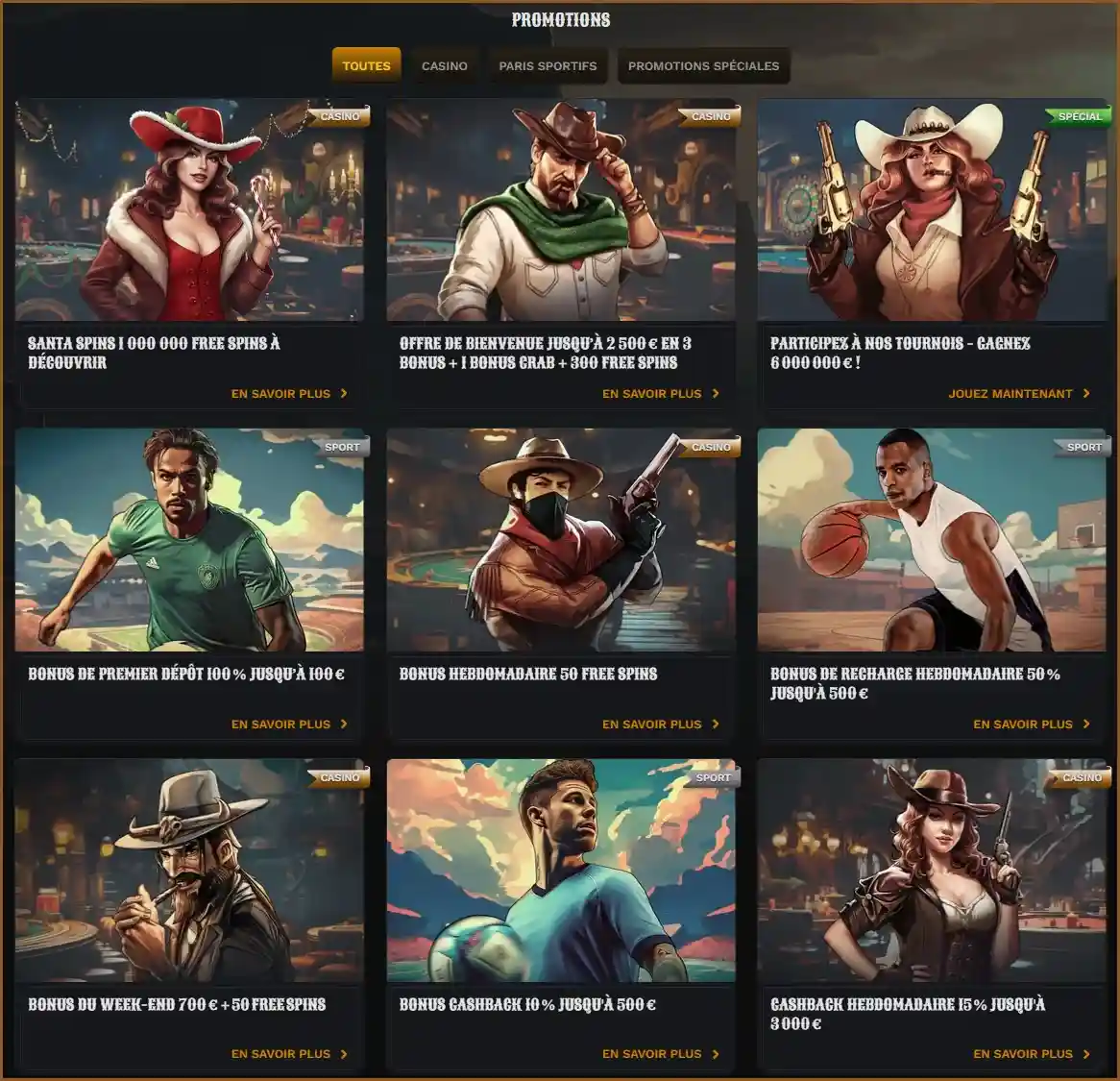The image size is (1120, 1081).
Task: Switch to the Casino tab
Action: 444,65
